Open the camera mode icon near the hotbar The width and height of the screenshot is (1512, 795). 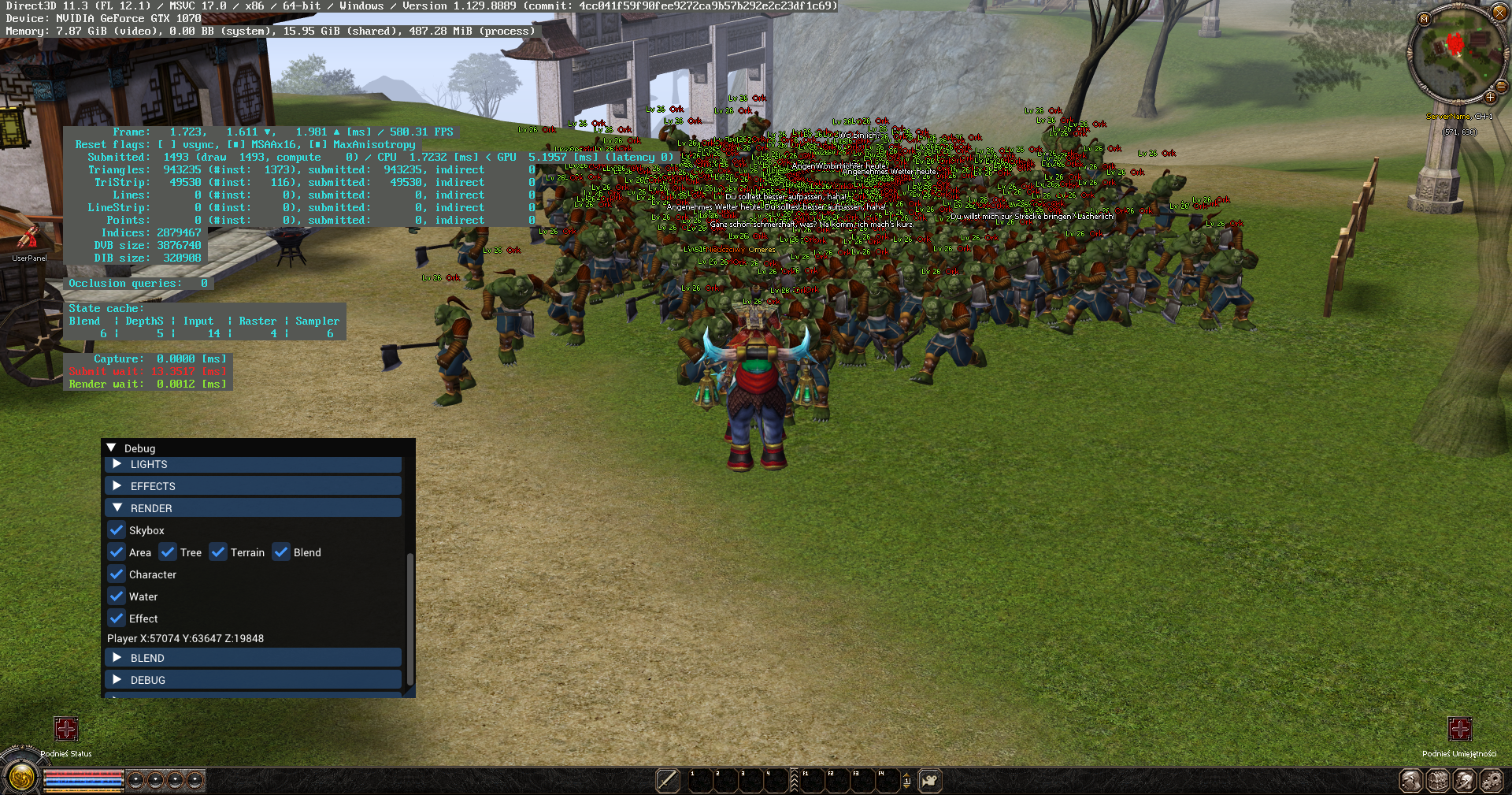point(930,780)
